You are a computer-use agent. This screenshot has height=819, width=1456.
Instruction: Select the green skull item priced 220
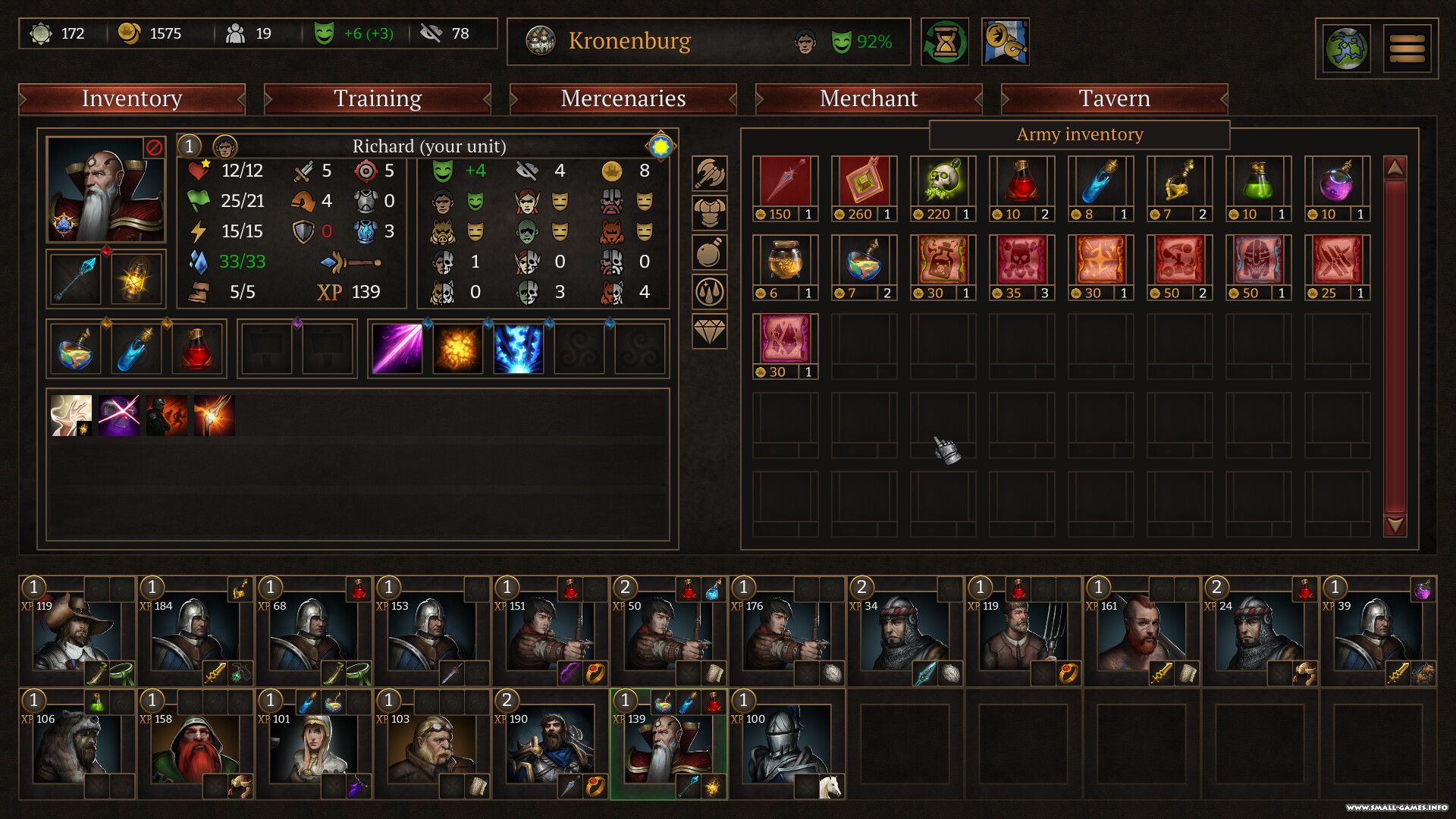pos(943,182)
